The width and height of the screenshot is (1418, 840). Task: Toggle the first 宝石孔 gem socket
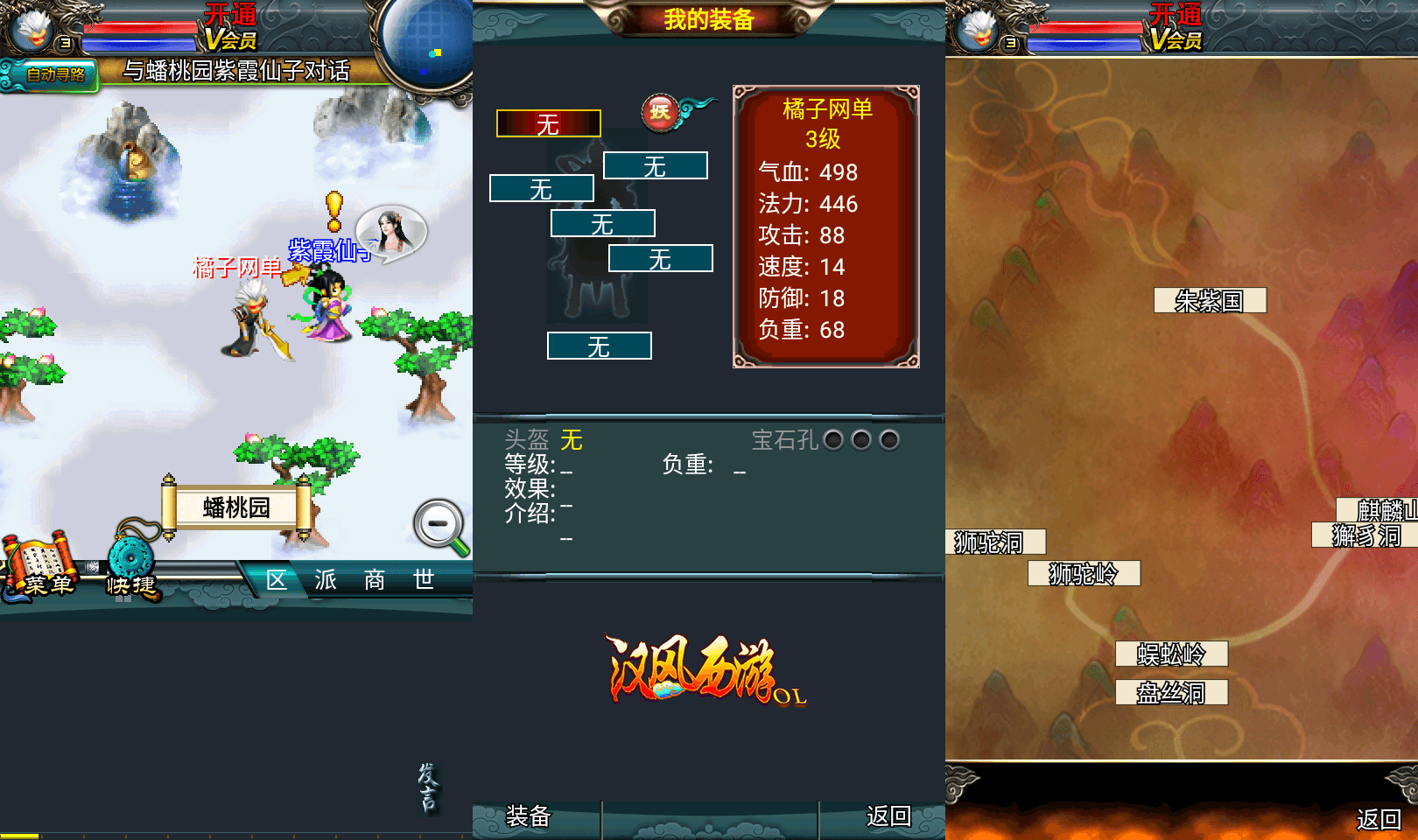832,440
